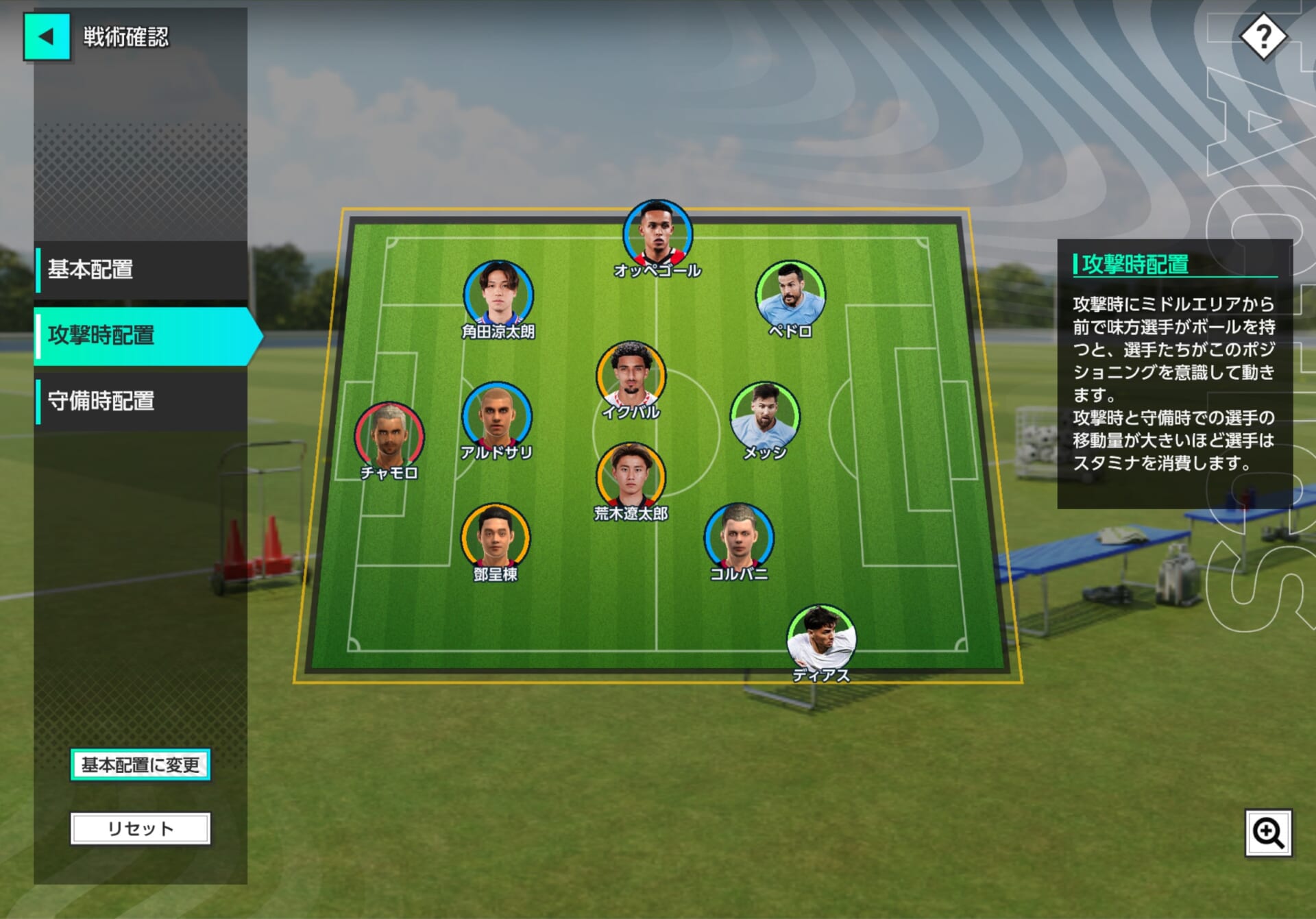
Task: Activate the magnifying glass zoom button
Action: tap(1268, 833)
